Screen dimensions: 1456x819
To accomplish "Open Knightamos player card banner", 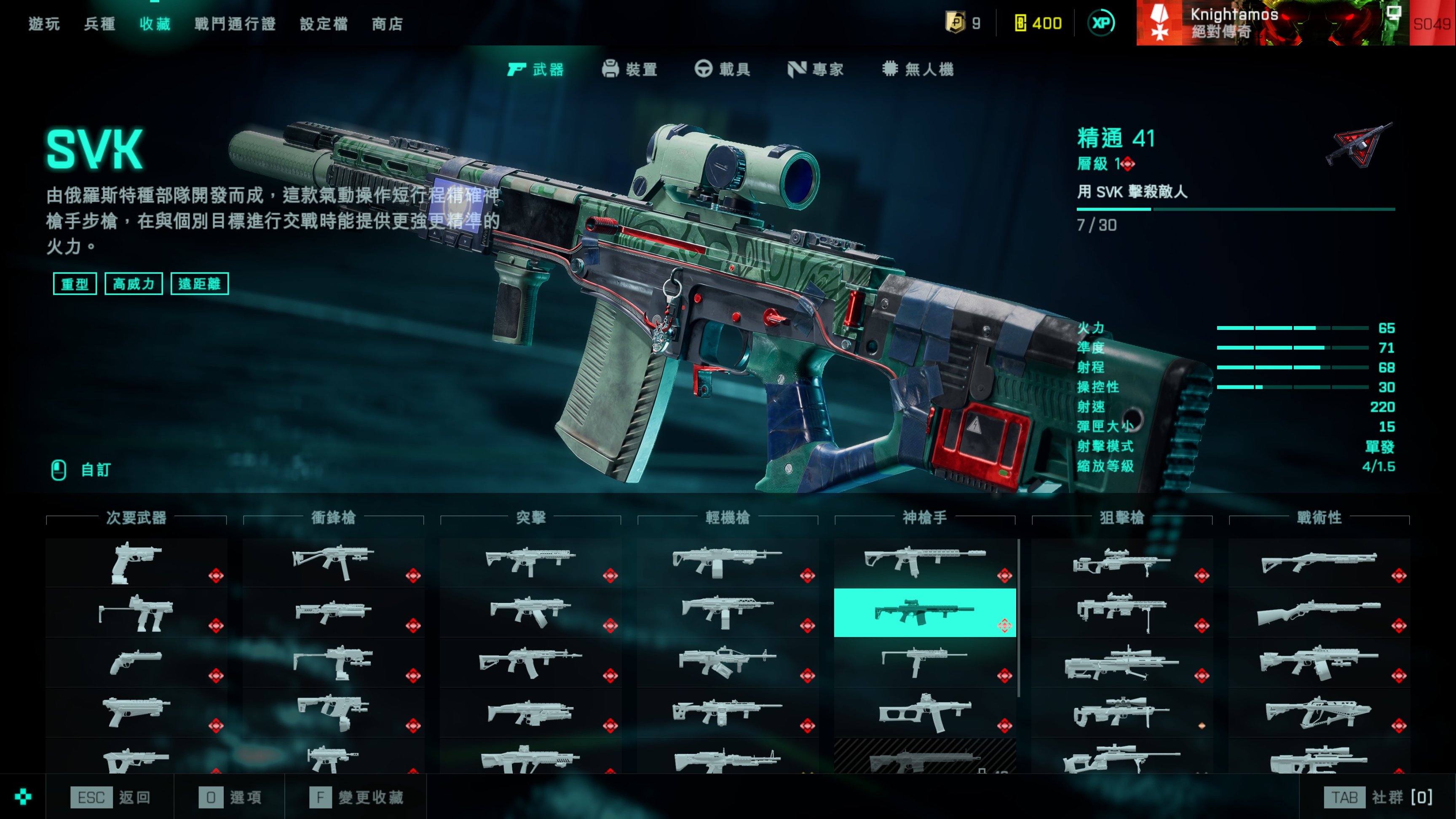I will pyautogui.click(x=1272, y=23).
